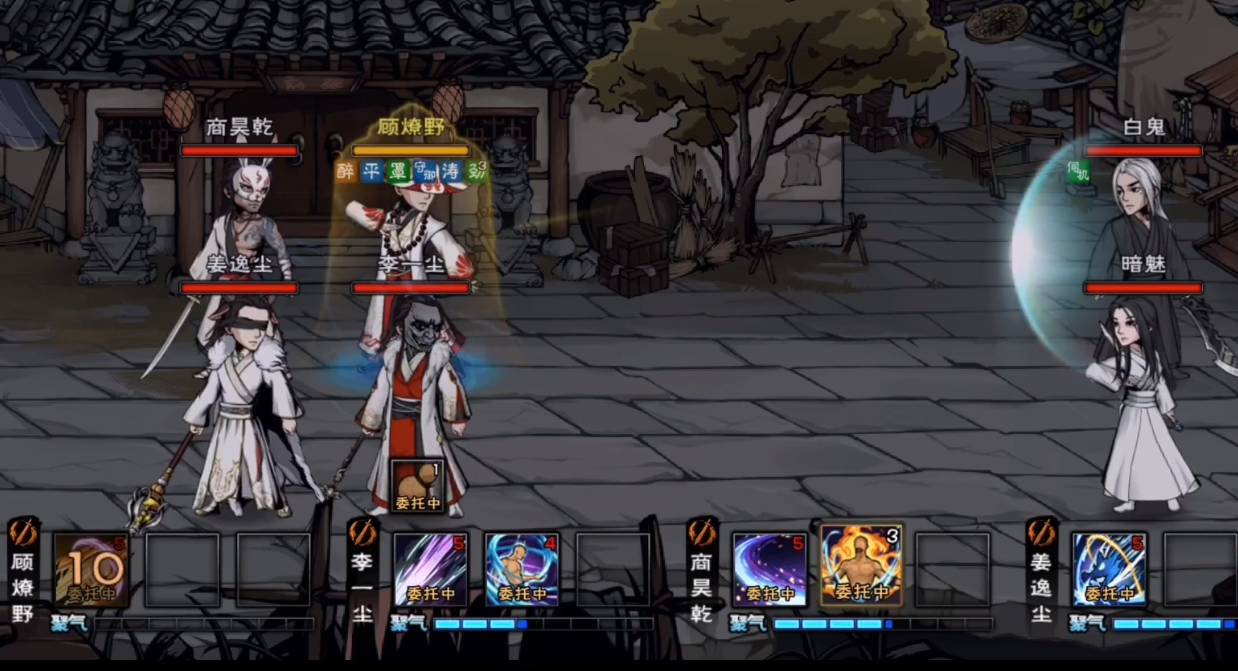Toggle the auto-delegate icon beside 姜逸尘's name
This screenshot has width=1238, height=671.
[1042, 532]
